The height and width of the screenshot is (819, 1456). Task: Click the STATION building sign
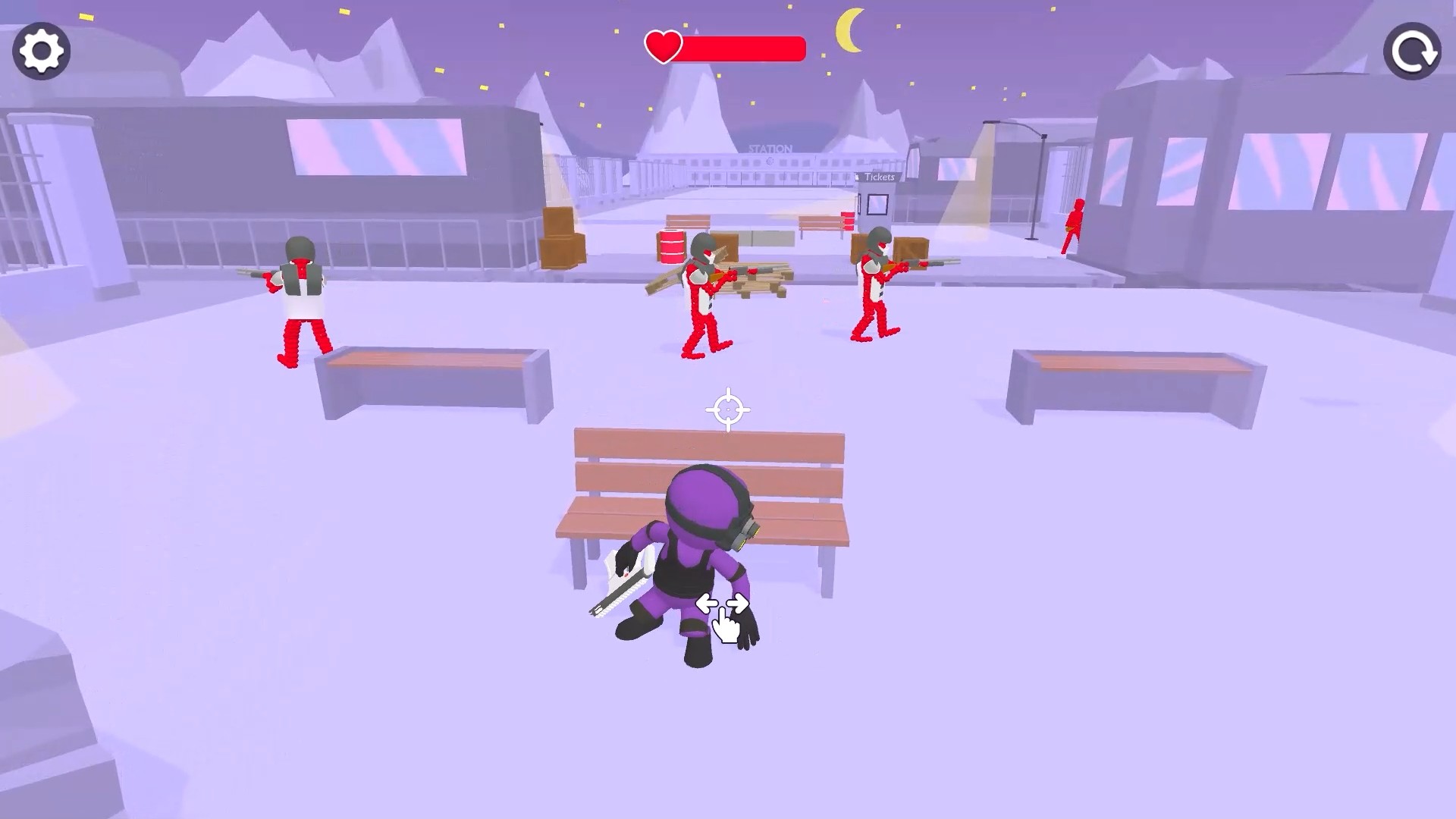[772, 149]
